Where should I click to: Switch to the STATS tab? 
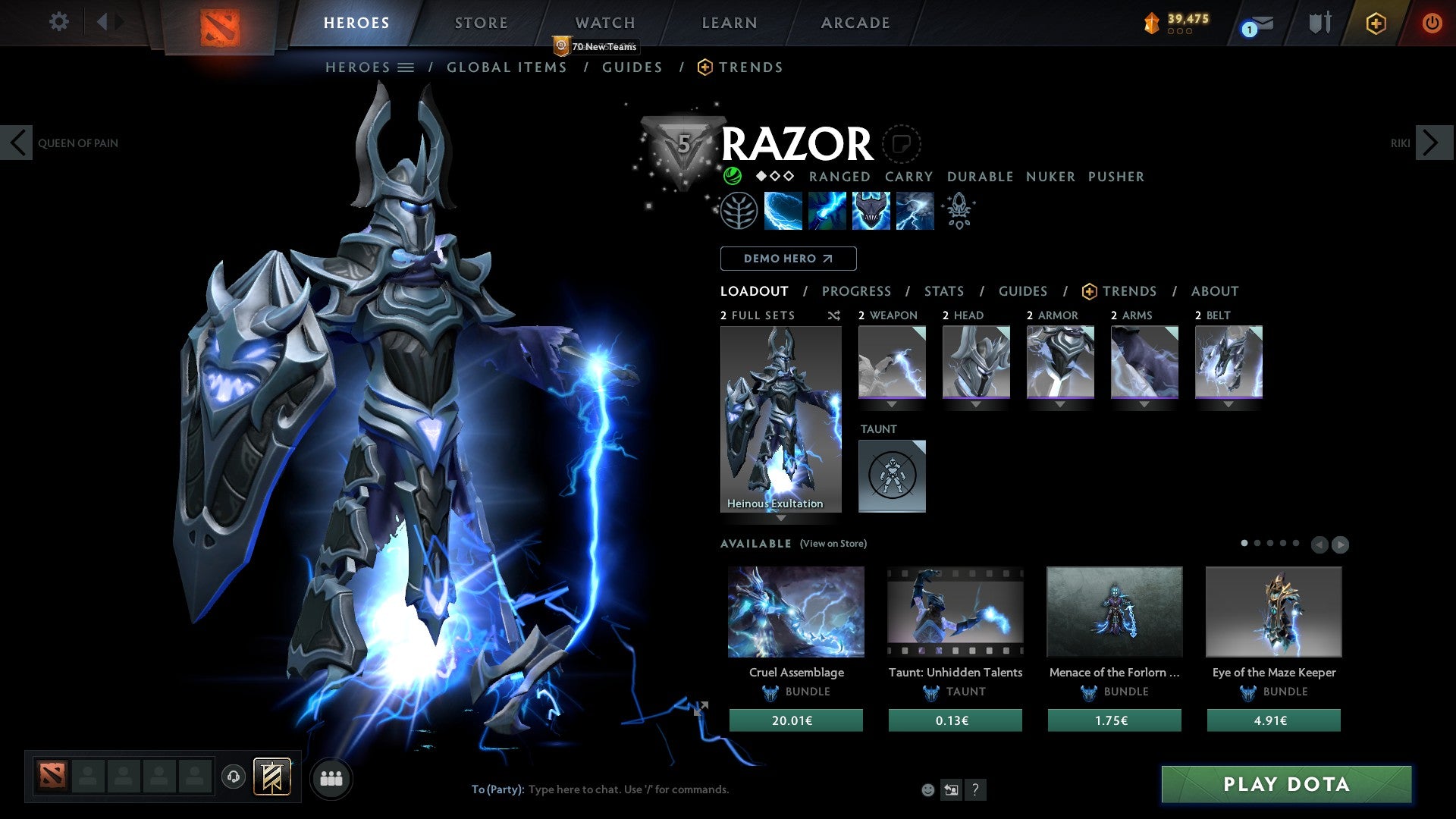[944, 291]
